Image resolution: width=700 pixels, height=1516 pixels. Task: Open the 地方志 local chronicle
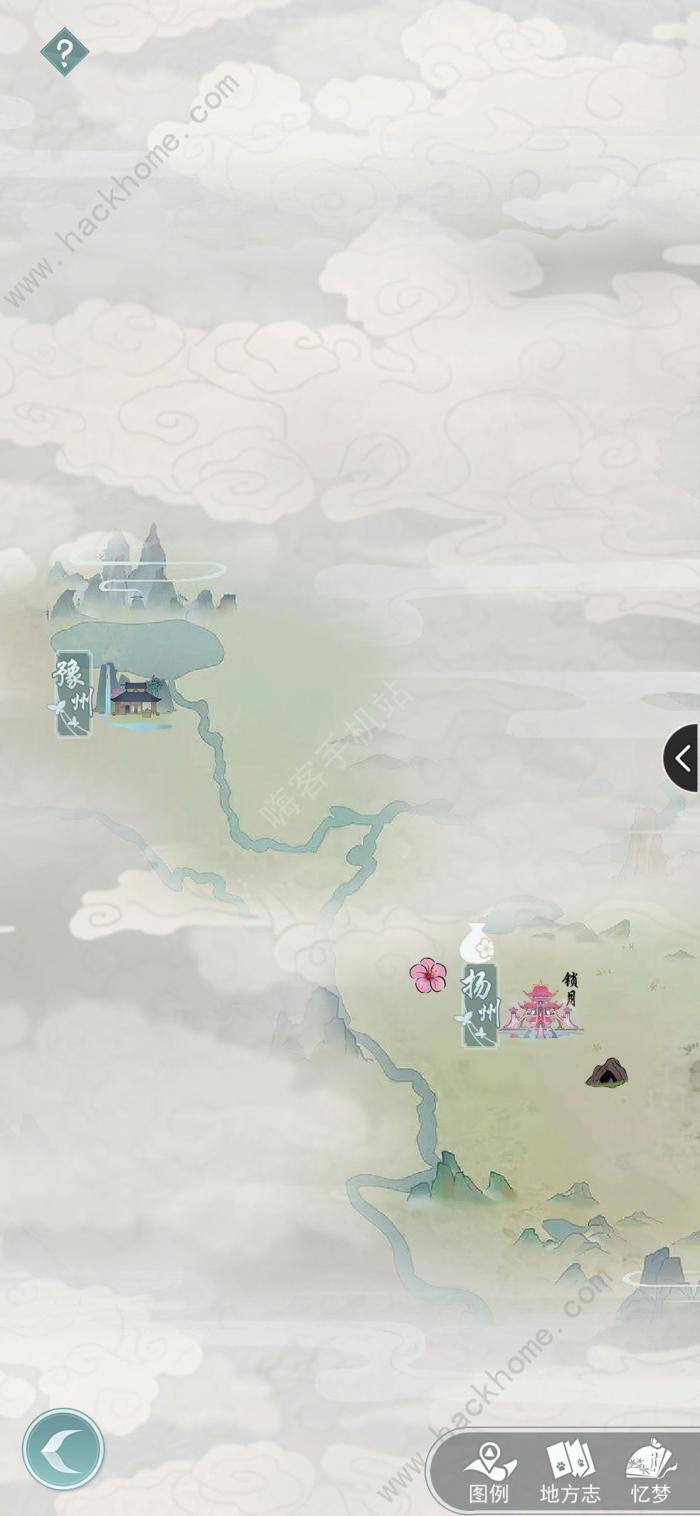(x=570, y=1474)
